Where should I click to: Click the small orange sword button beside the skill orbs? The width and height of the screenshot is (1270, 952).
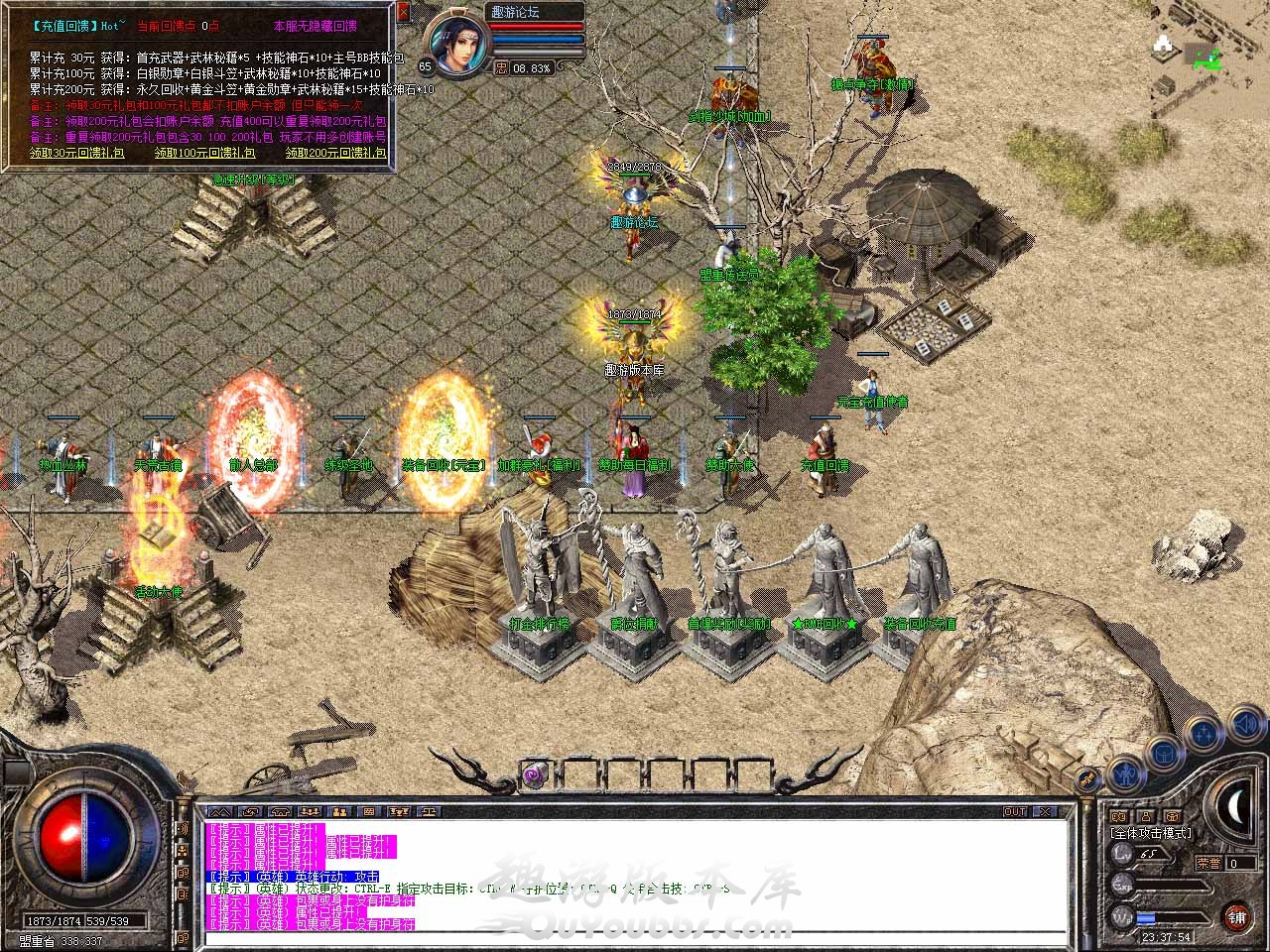point(1088,780)
